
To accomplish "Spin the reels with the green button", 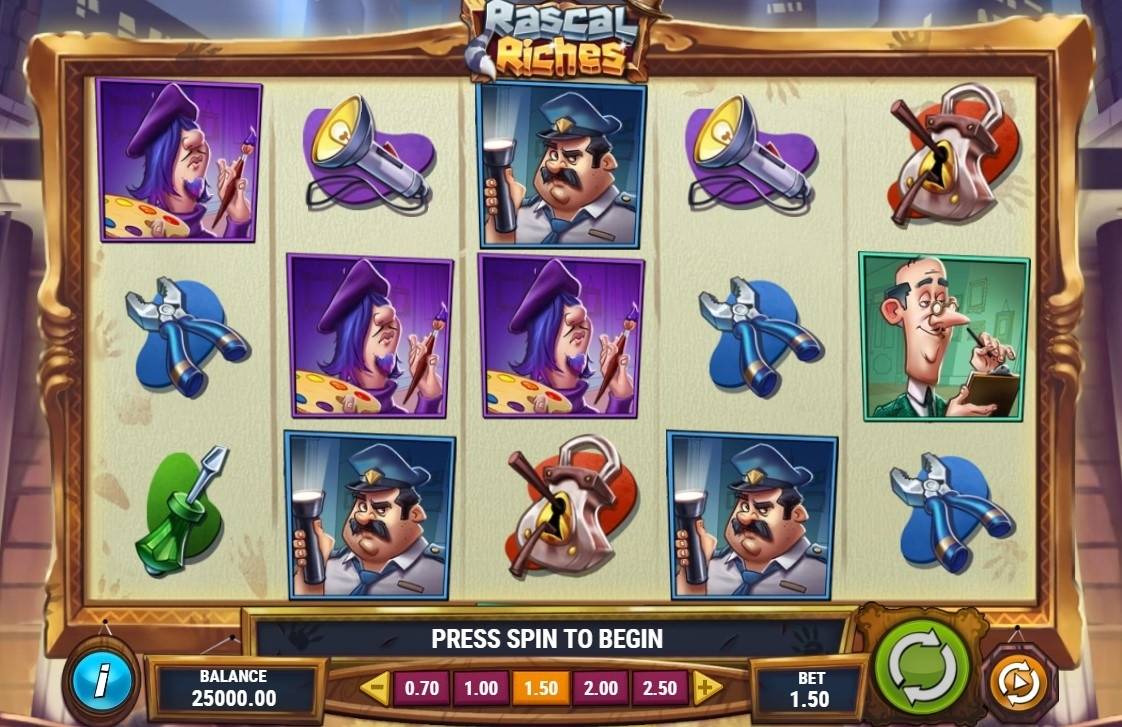I will [922, 668].
